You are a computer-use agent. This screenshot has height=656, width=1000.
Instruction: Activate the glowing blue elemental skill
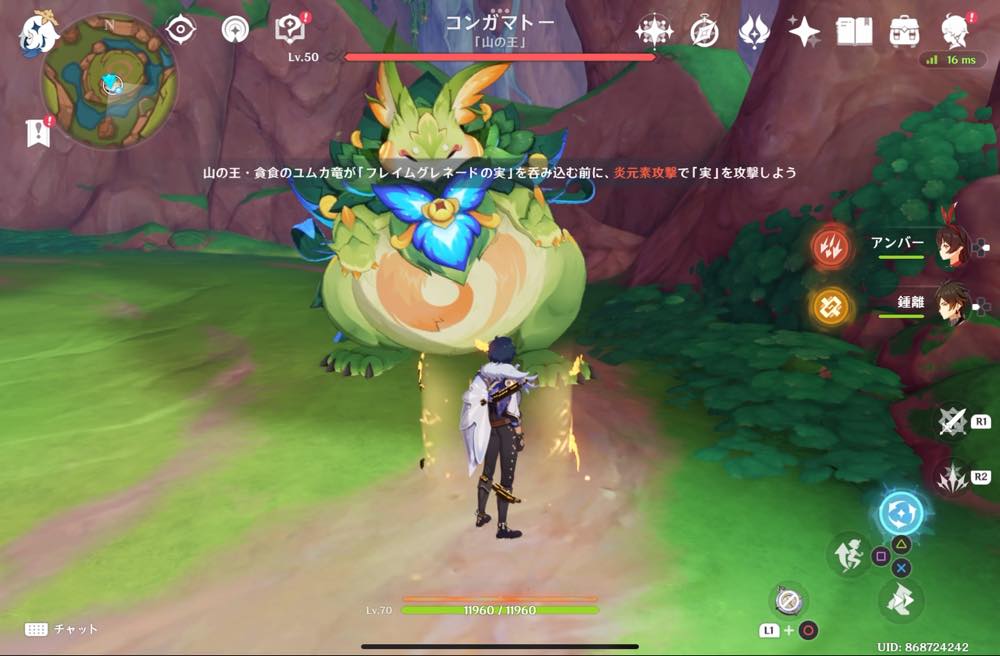tap(901, 514)
